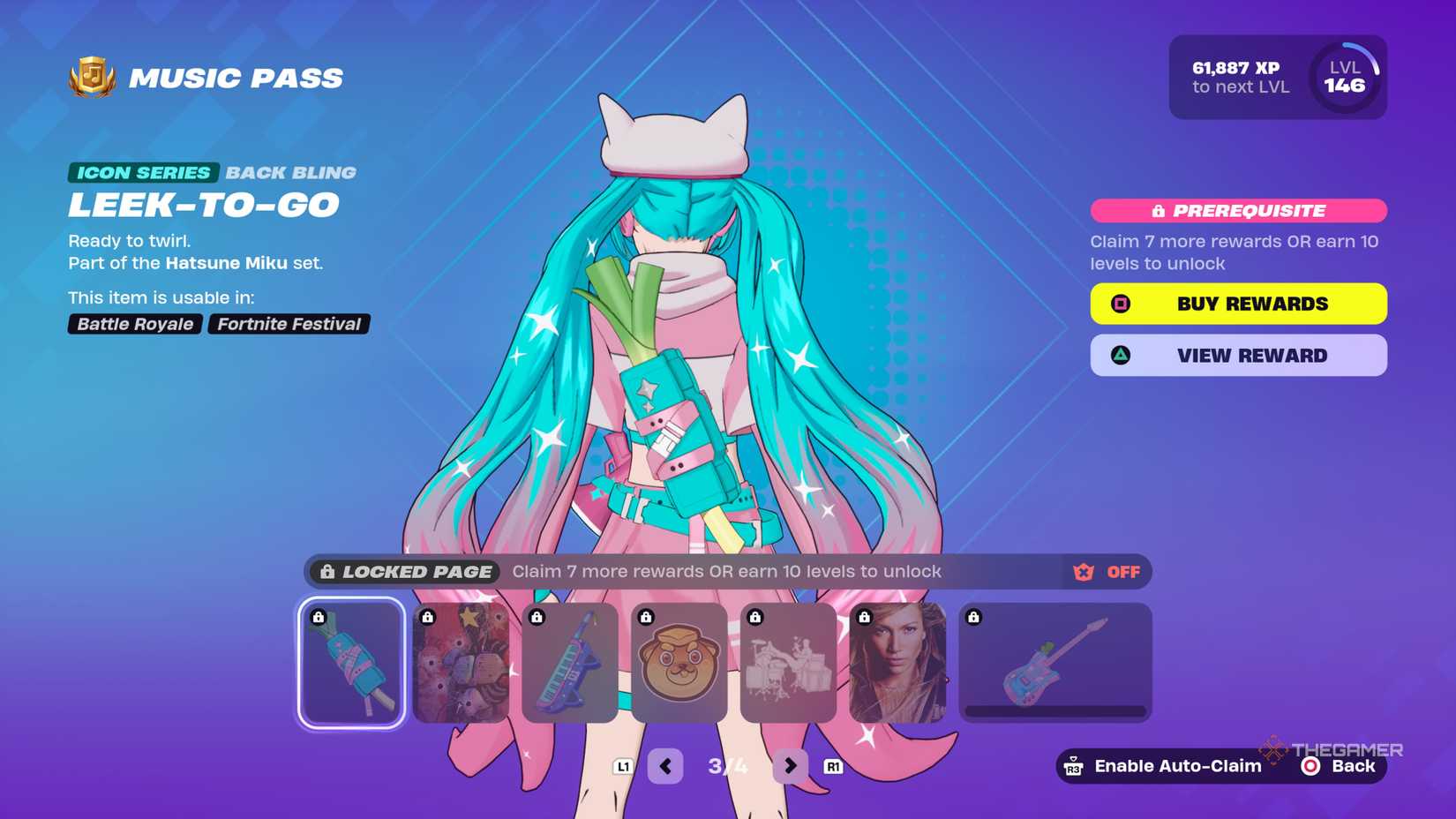Select the drum kit reward
1456x819 pixels.
click(788, 663)
